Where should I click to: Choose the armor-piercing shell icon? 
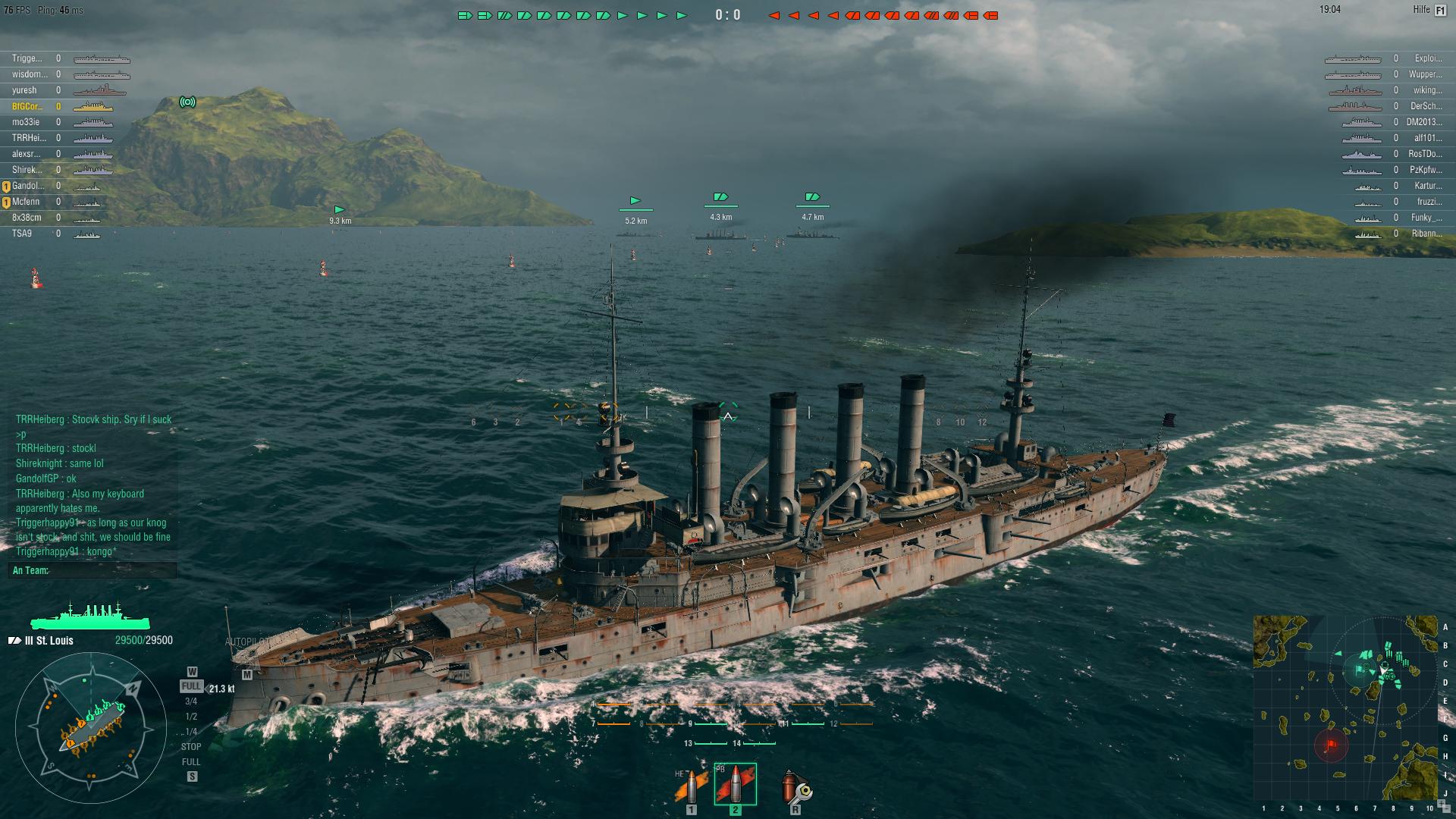click(x=735, y=784)
